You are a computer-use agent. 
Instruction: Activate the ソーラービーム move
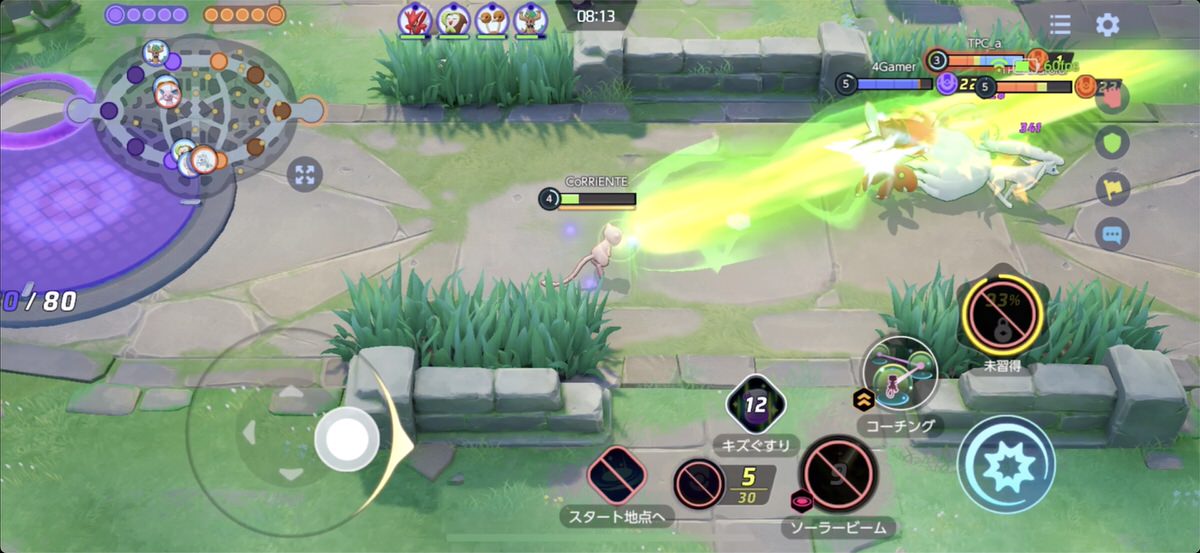838,473
